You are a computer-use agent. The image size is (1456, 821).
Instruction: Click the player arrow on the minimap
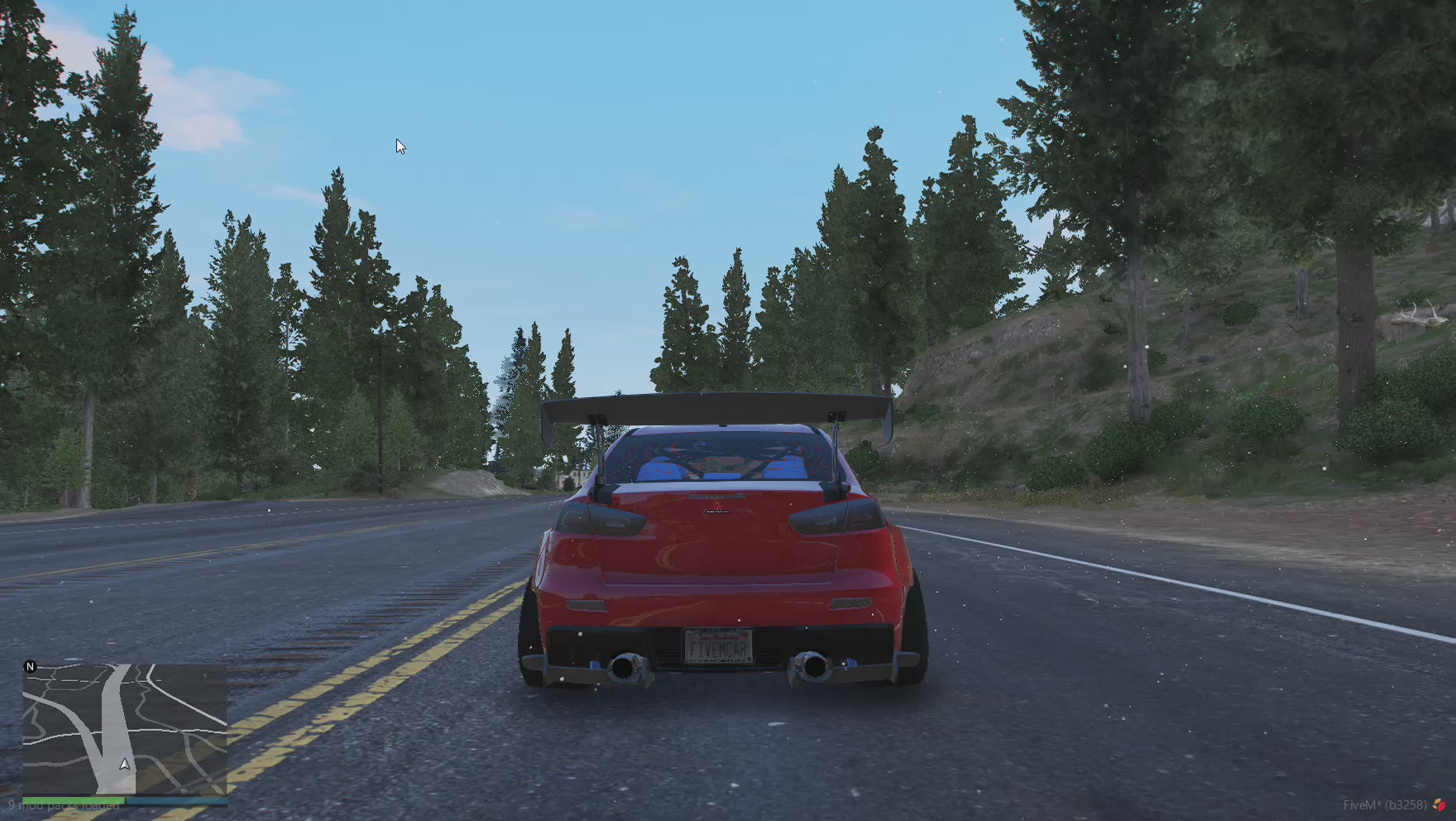point(124,764)
